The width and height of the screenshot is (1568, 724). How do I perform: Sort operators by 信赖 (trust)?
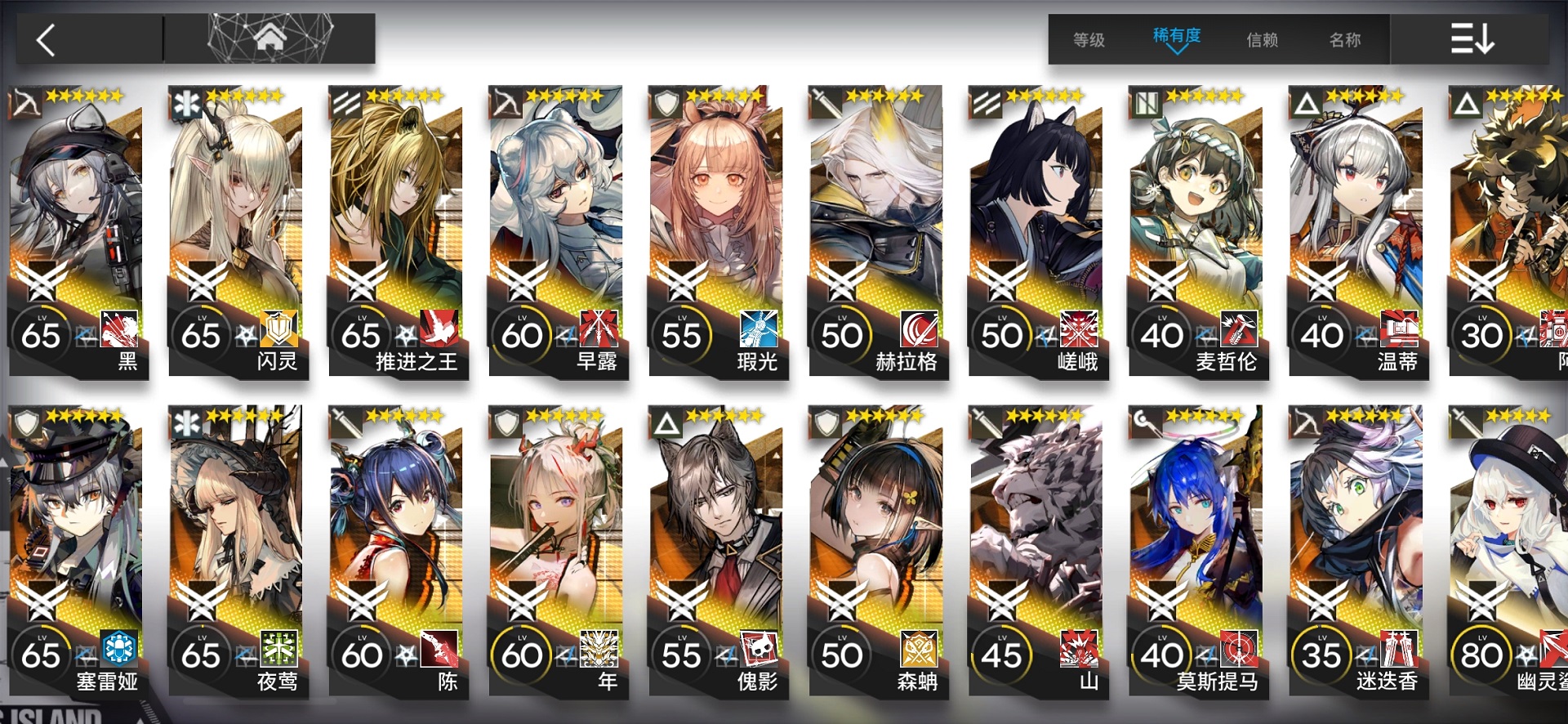click(x=1262, y=39)
